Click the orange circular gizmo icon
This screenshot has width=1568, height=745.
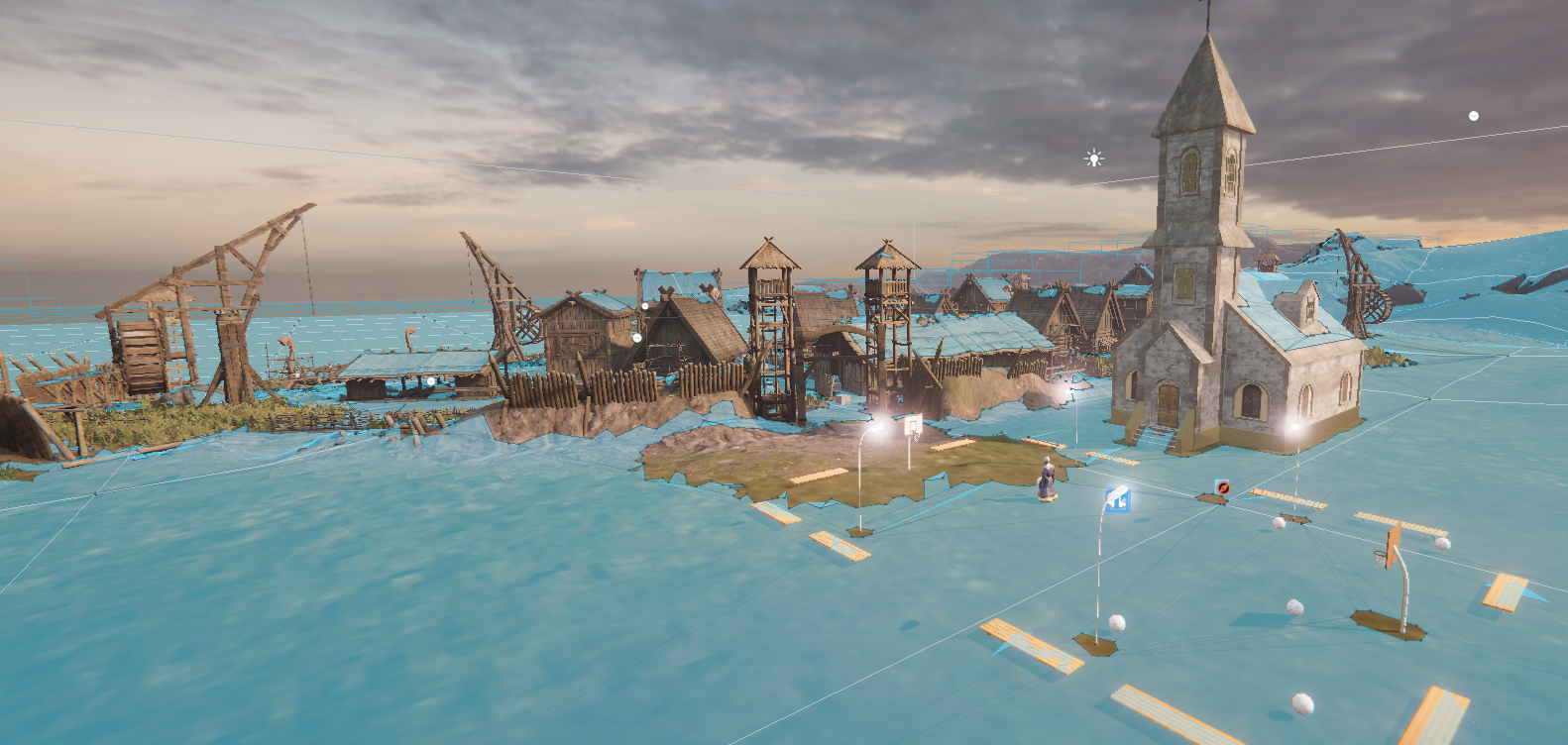tap(1223, 487)
